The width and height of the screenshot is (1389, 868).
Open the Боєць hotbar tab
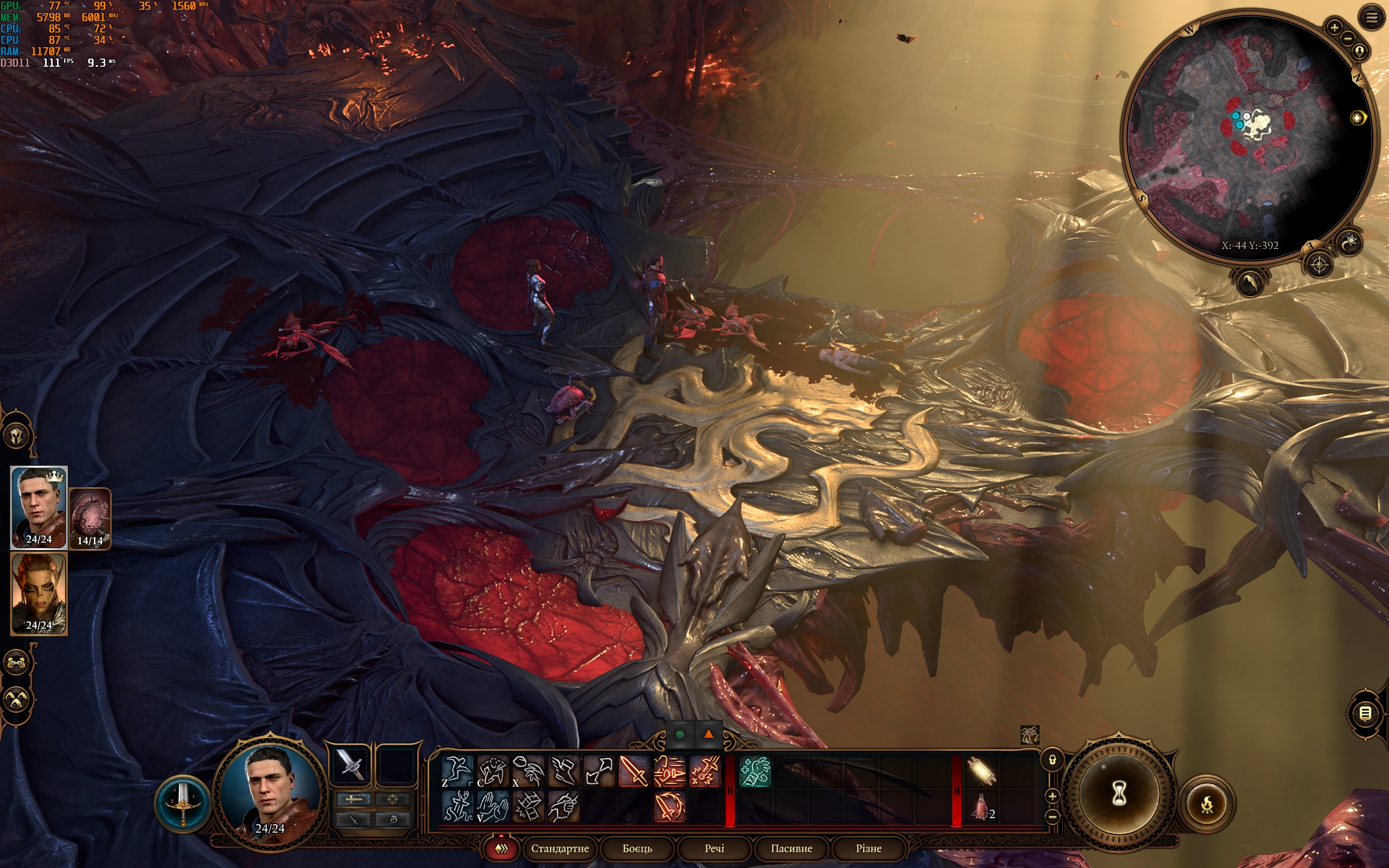pyautogui.click(x=637, y=848)
